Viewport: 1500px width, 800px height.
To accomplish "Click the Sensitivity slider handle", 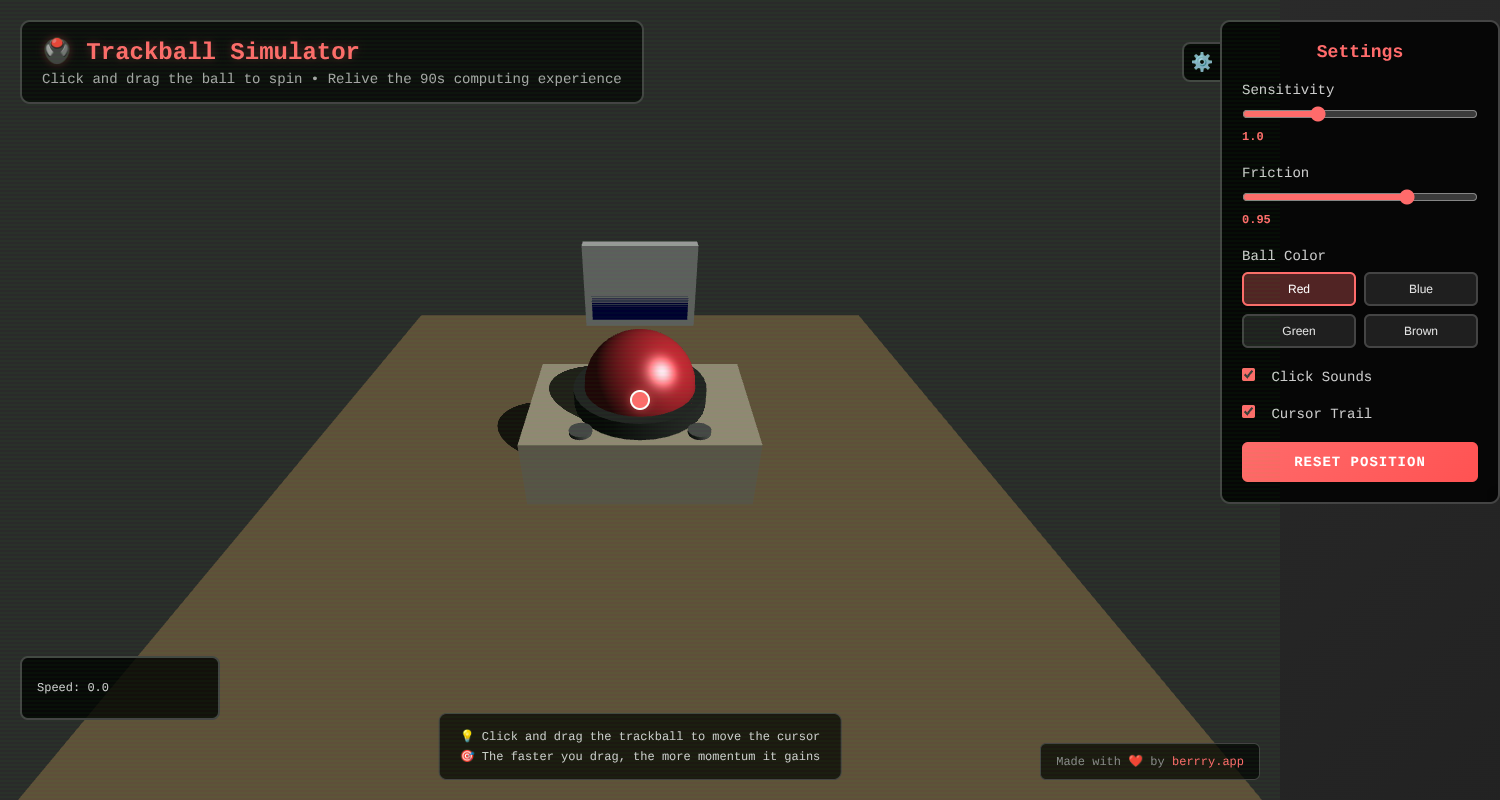I will click(x=1317, y=113).
